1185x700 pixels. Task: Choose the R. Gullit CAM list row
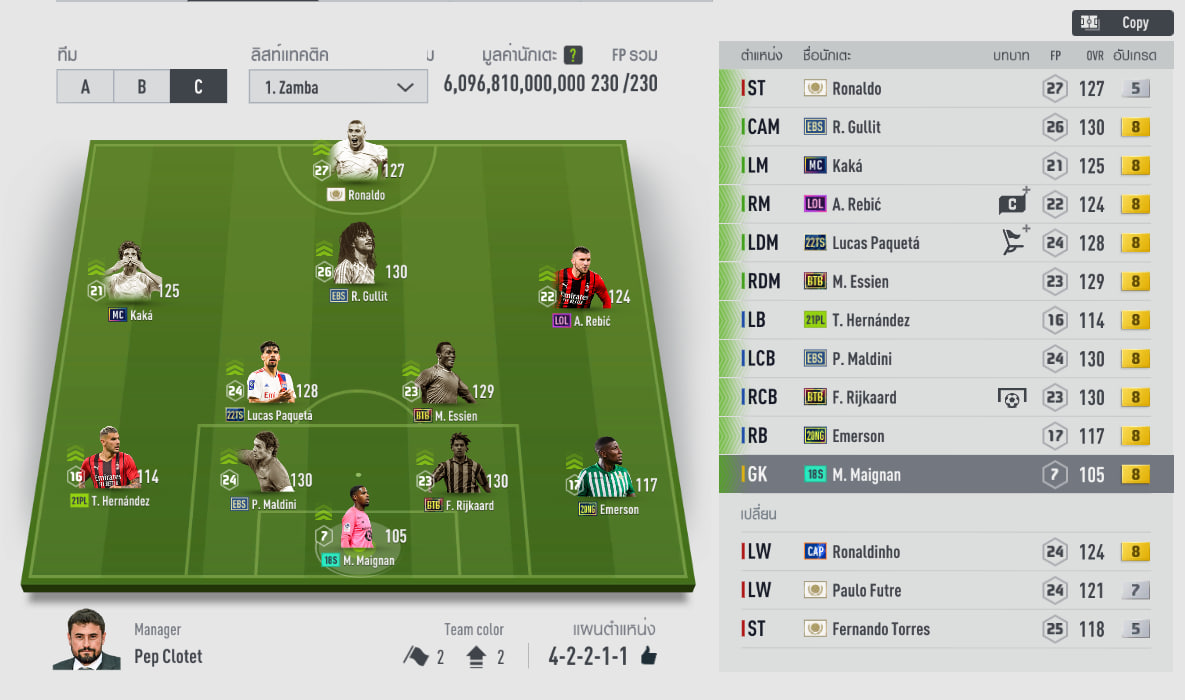coord(945,127)
